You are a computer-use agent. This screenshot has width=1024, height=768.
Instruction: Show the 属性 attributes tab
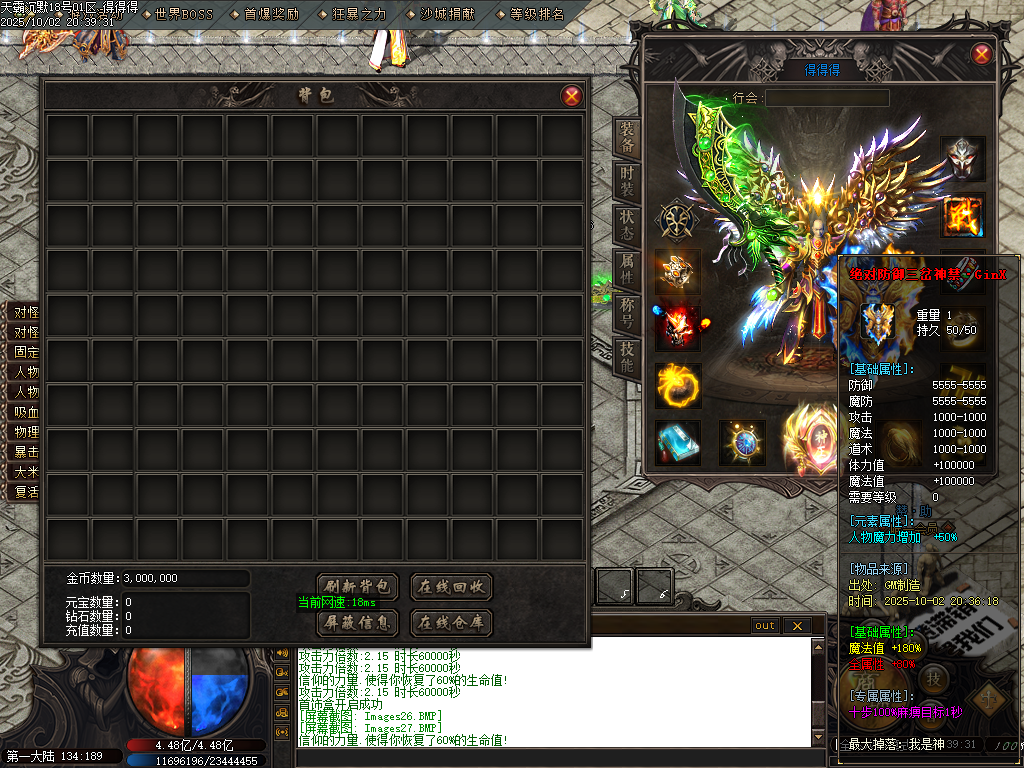coord(627,269)
